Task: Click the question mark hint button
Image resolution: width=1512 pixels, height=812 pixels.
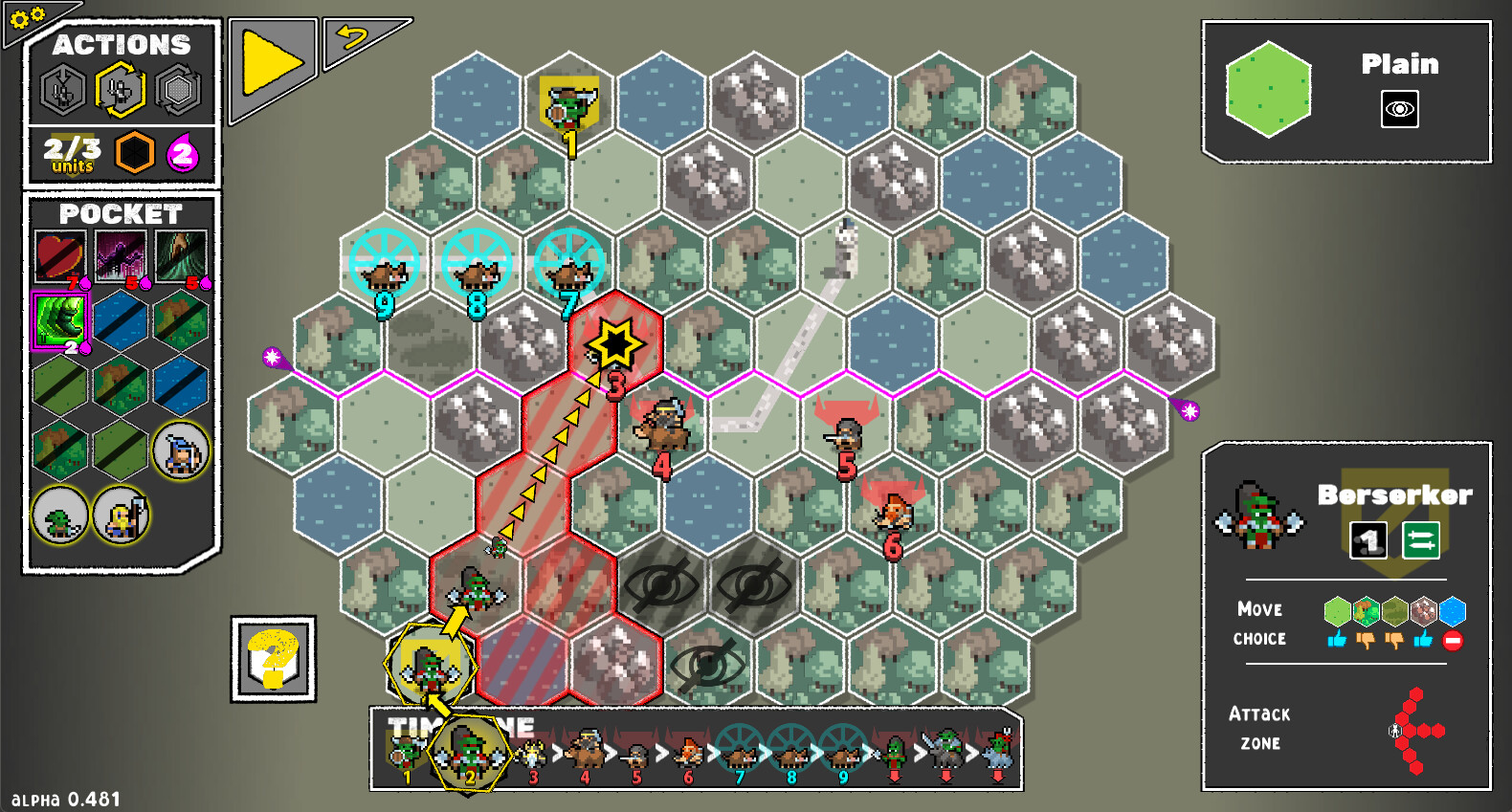Action: click(x=274, y=658)
